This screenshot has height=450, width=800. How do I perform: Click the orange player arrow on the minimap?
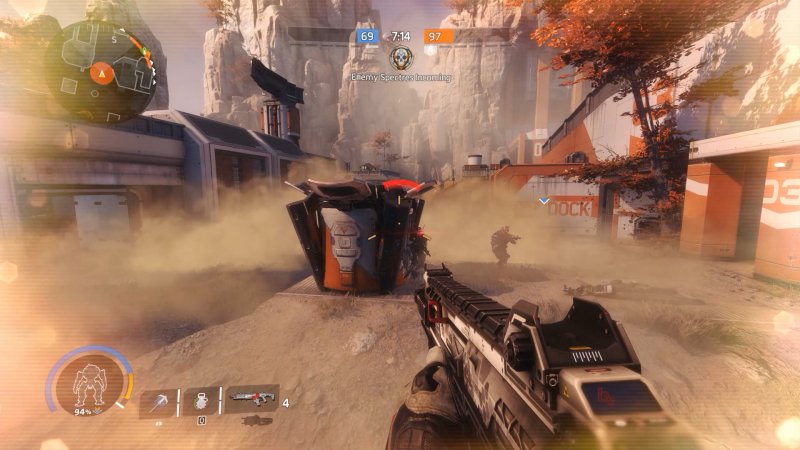101,71
